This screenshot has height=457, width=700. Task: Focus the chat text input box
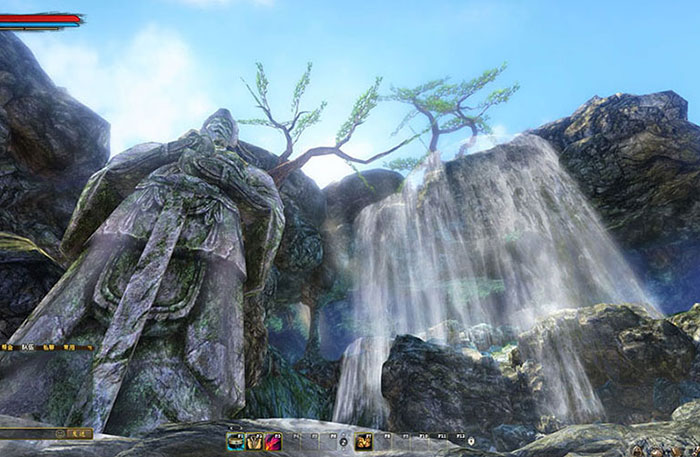pos(27,434)
